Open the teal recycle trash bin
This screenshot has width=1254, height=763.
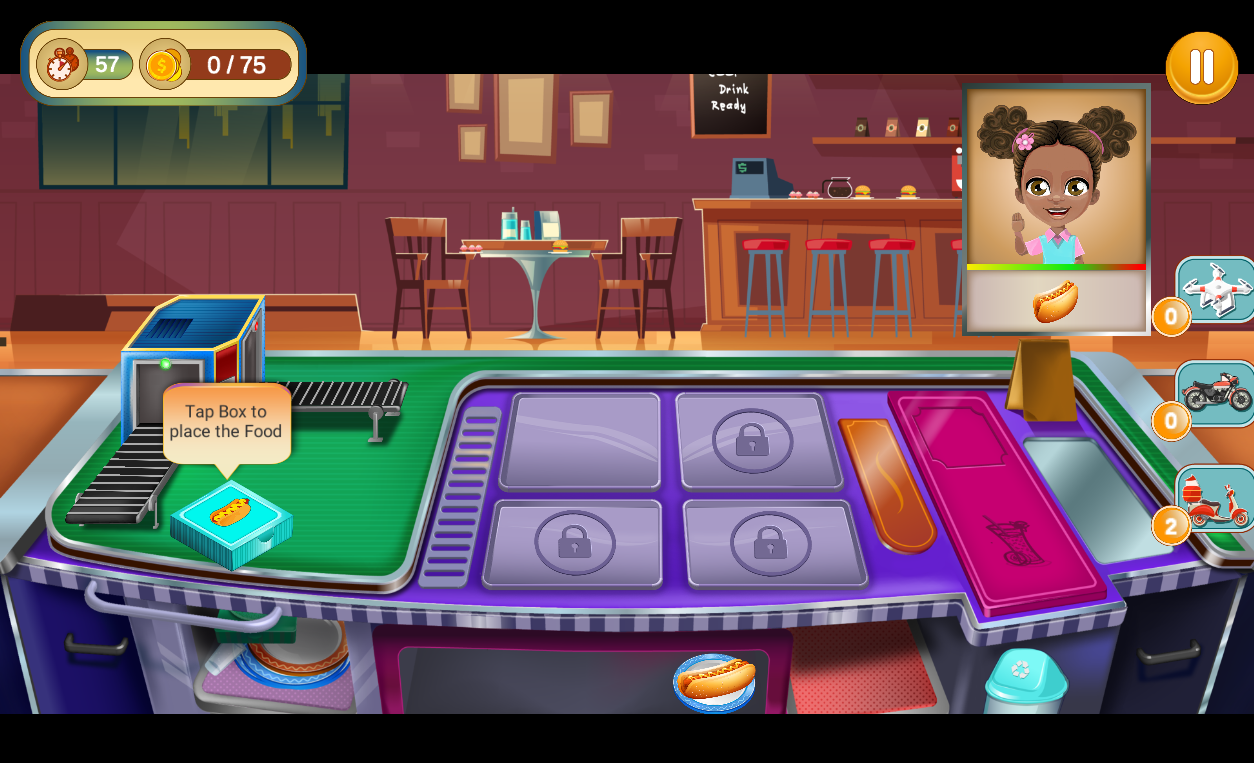[1024, 682]
